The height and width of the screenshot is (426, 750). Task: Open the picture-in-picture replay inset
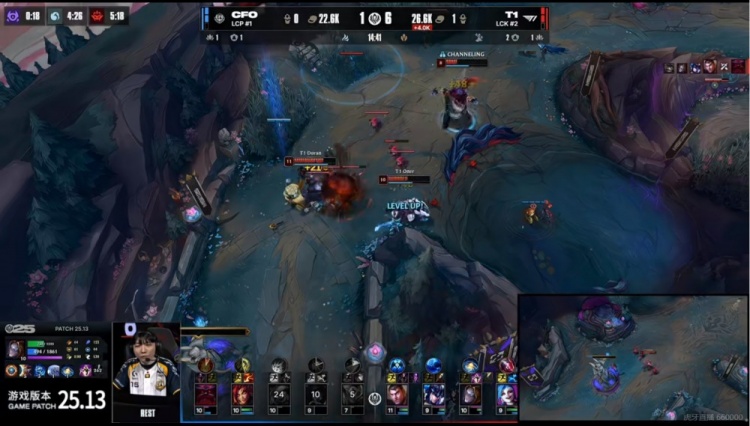(633, 359)
